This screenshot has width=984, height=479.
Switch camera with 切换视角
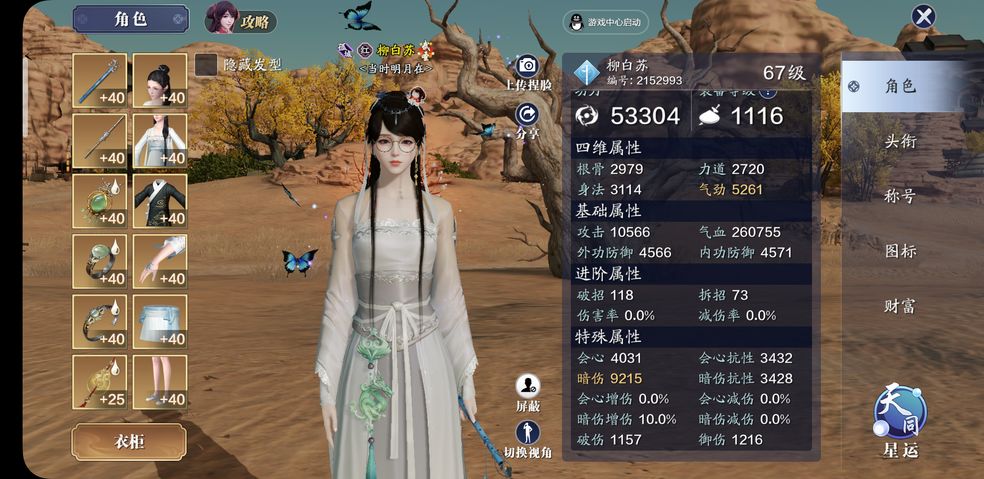[528, 437]
